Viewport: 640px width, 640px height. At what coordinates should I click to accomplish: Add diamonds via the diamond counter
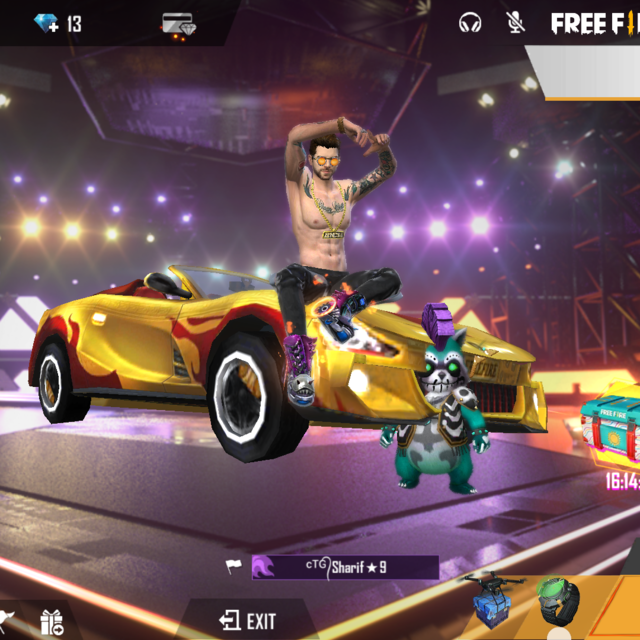(47, 23)
